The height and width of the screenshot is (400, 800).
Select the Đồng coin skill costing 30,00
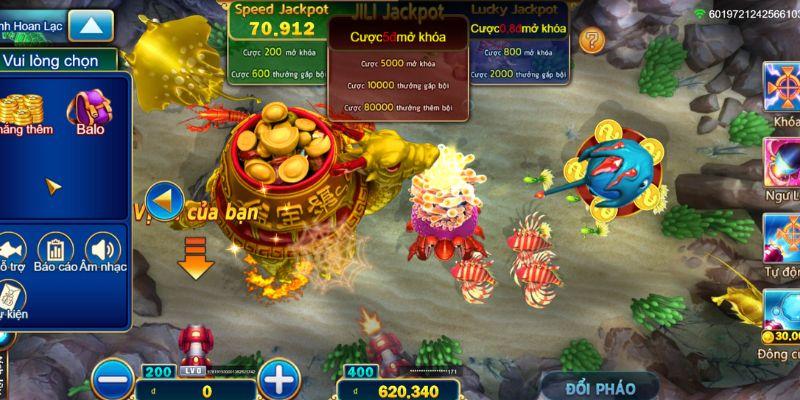coord(781,312)
